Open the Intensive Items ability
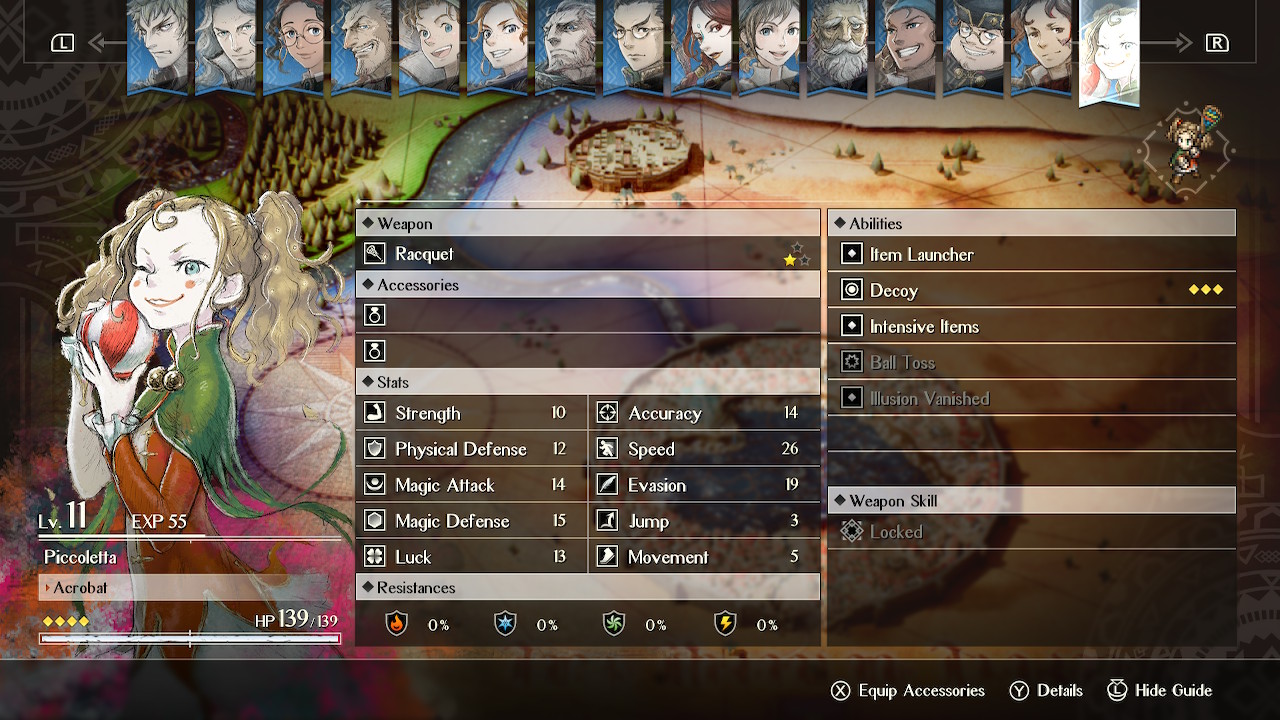 1031,326
